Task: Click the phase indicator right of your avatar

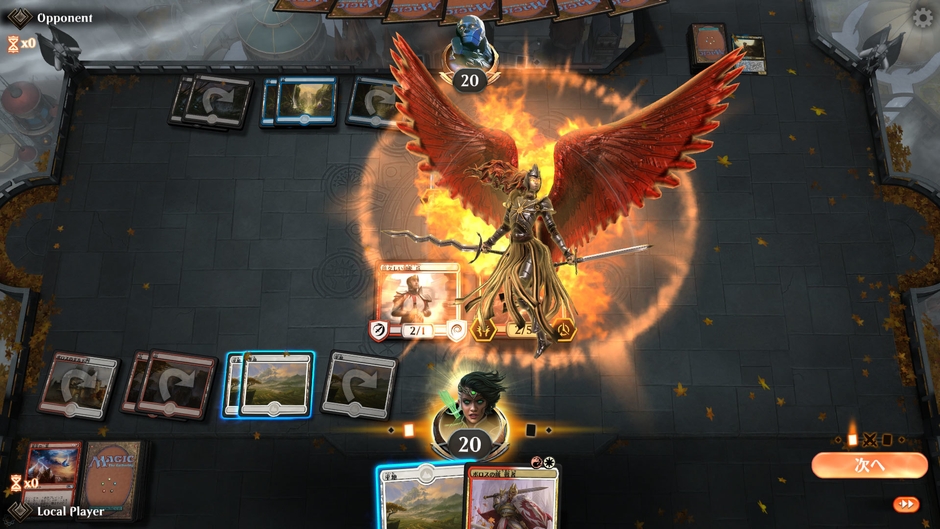Action: click(532, 430)
